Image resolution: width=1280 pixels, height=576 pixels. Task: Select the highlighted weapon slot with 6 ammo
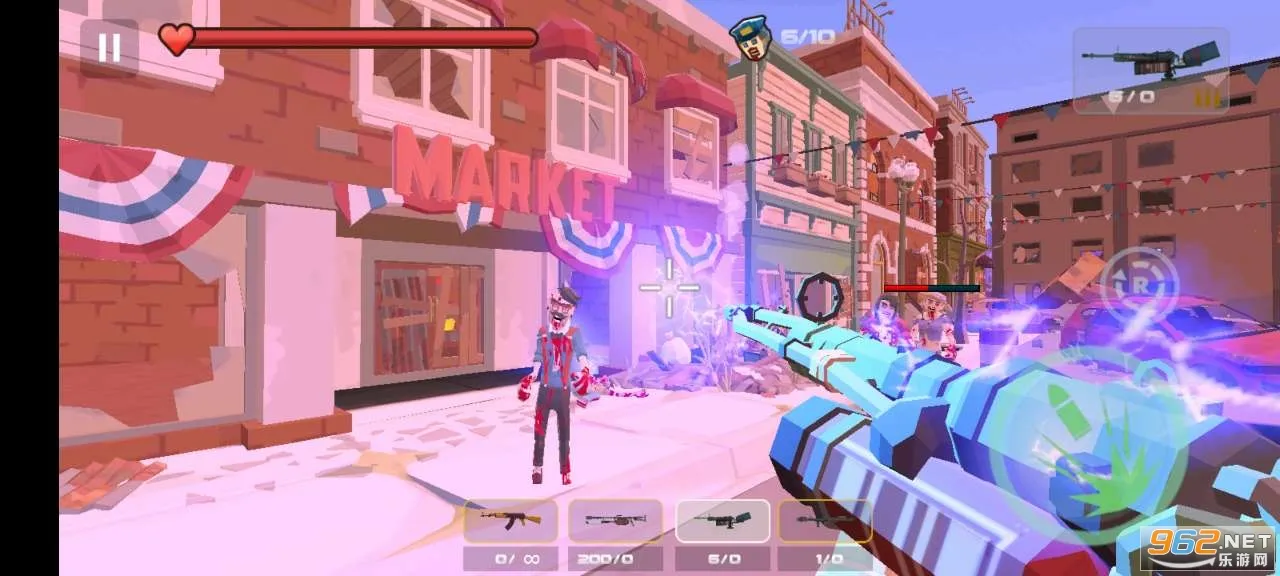(722, 521)
